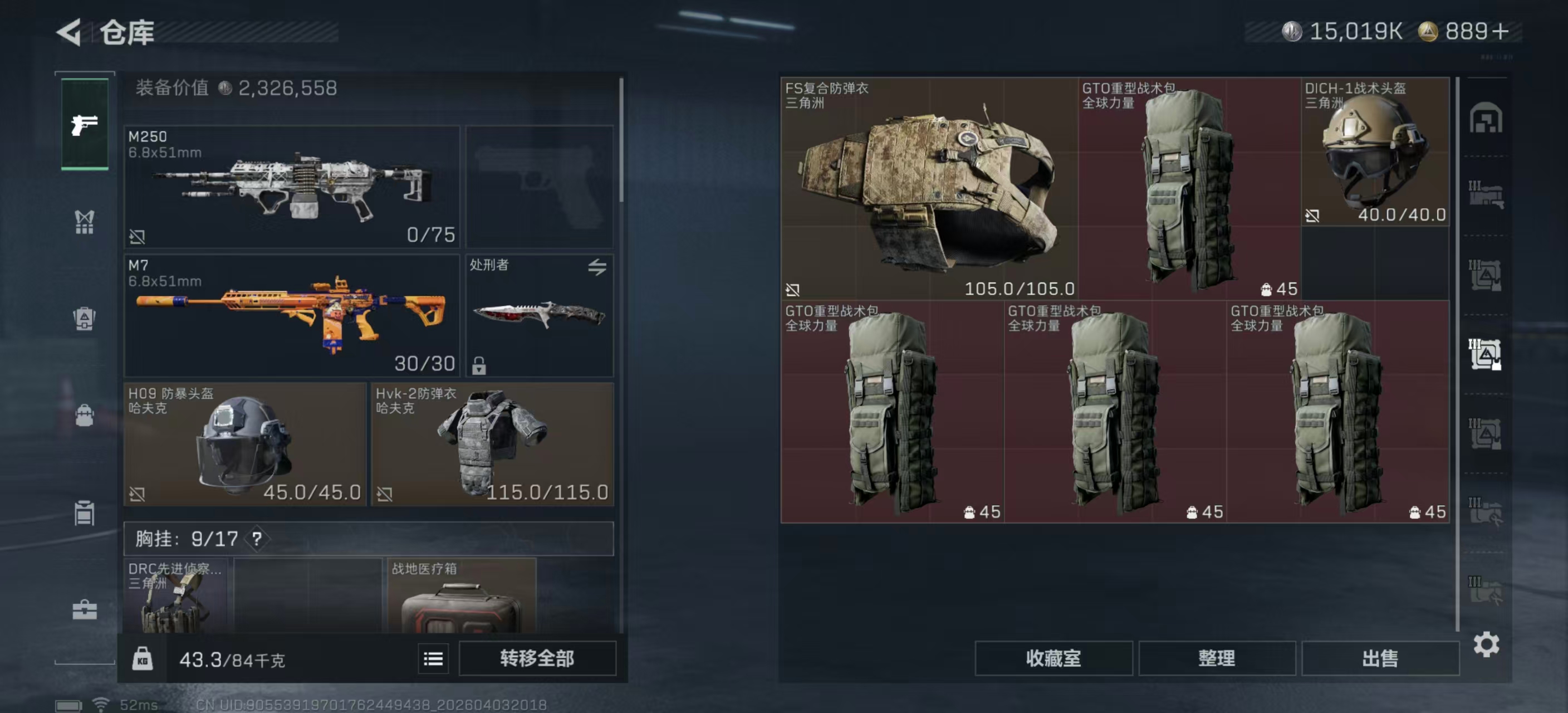Click the 胸挂 help question mark
The width and height of the screenshot is (1568, 713).
click(x=257, y=539)
